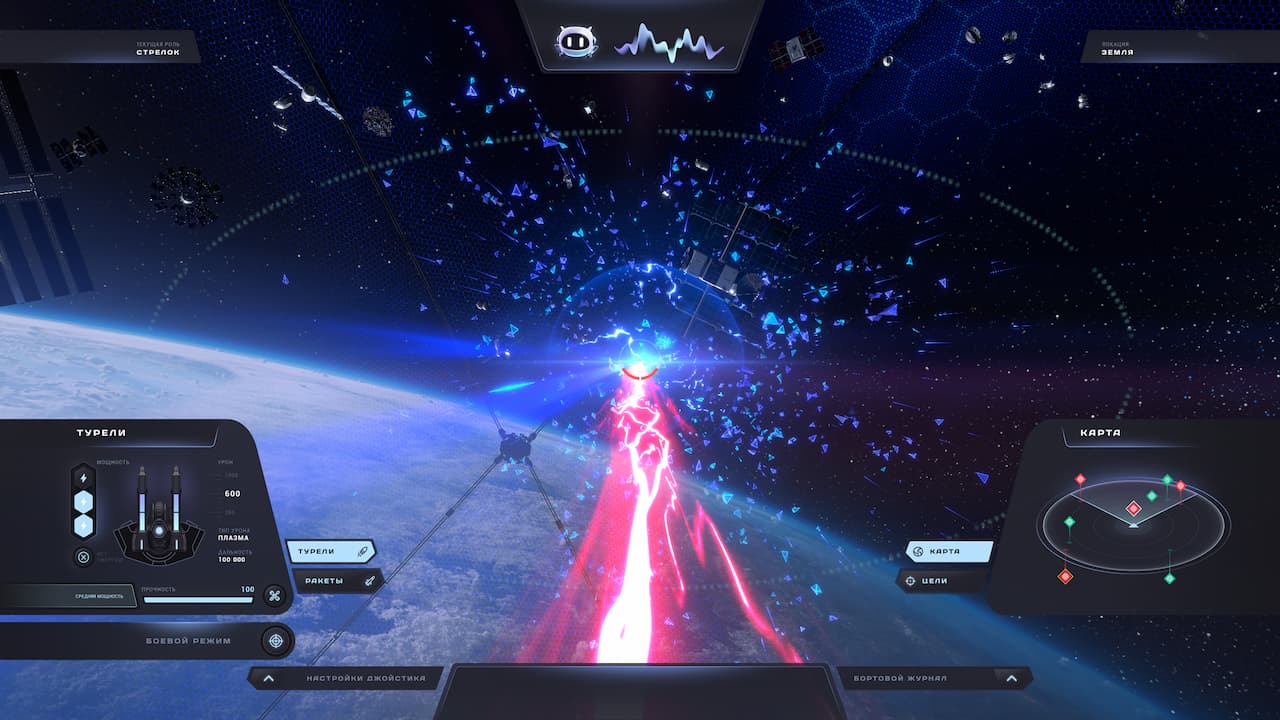Click the Средняя мощность power label
Image resolution: width=1280 pixels, height=720 pixels.
click(99, 596)
